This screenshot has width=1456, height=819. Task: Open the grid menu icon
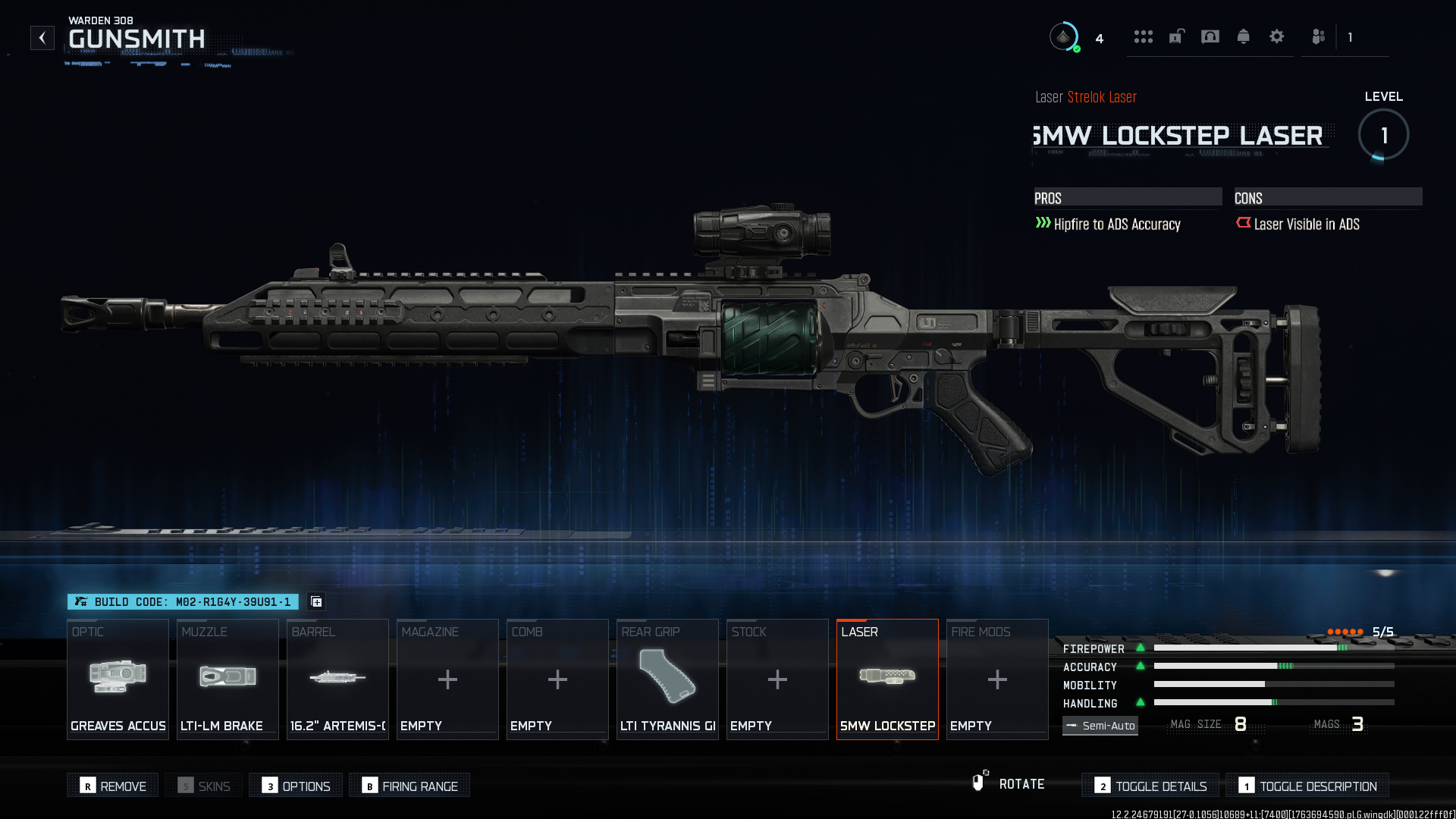point(1144,36)
